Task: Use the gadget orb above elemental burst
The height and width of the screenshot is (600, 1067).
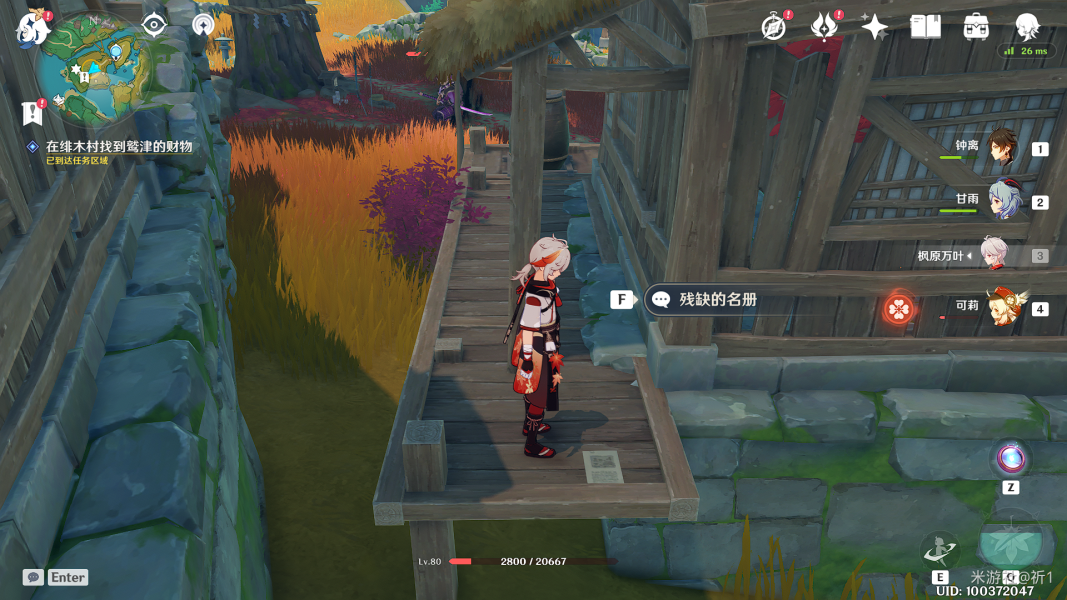Action: pyautogui.click(x=1011, y=459)
